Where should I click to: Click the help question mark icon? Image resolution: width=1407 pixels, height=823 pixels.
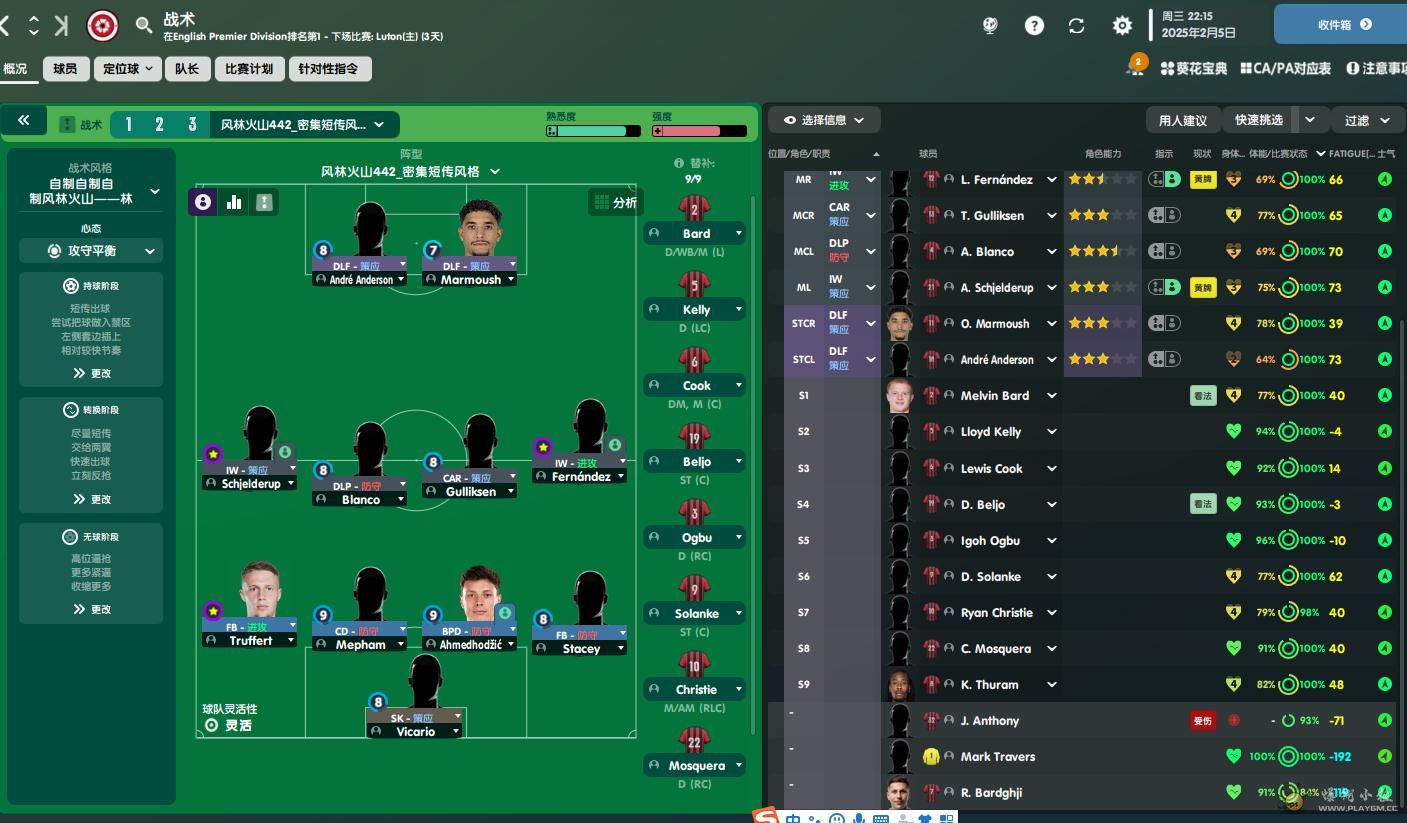[1034, 26]
